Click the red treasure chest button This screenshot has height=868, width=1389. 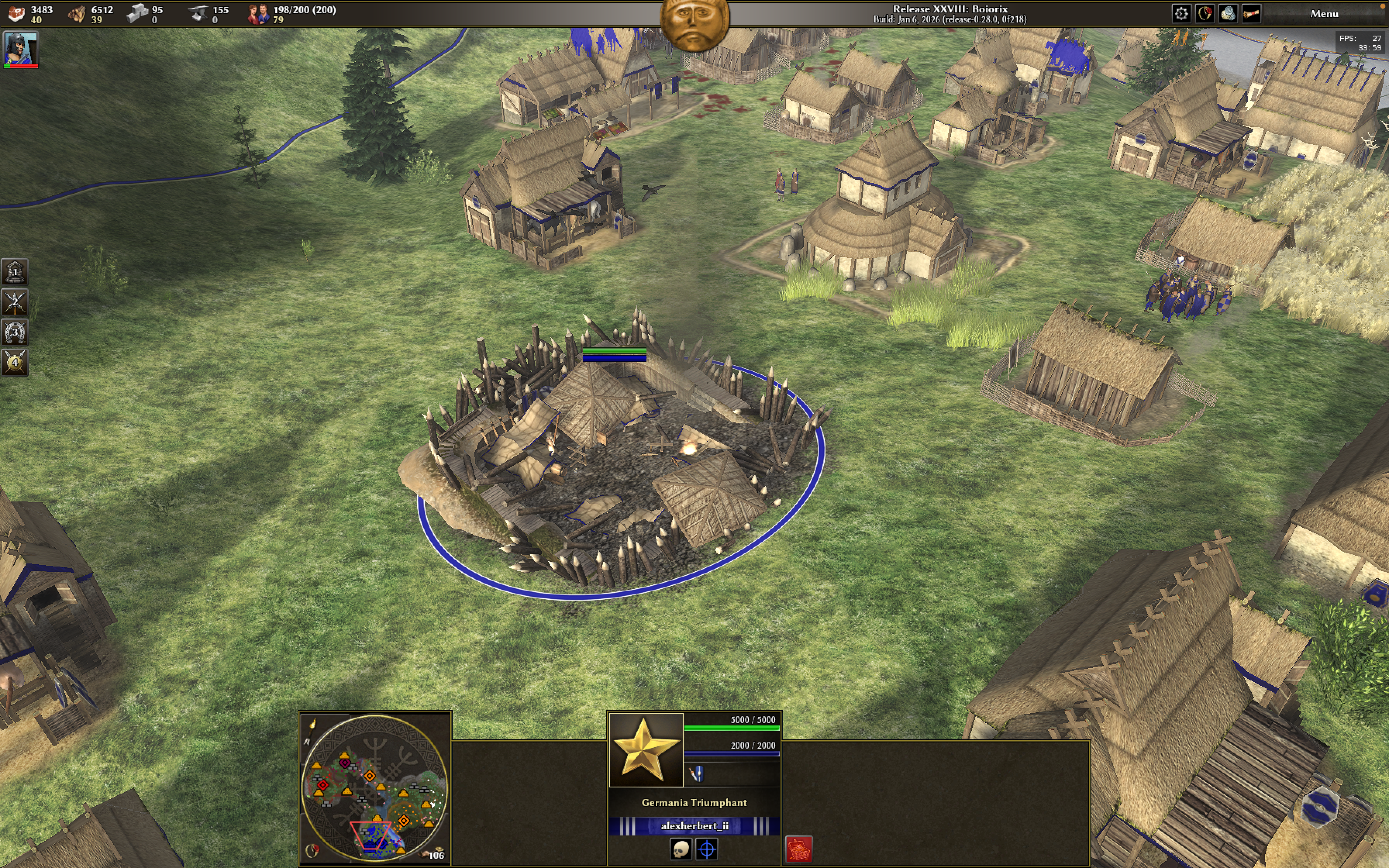[x=798, y=849]
